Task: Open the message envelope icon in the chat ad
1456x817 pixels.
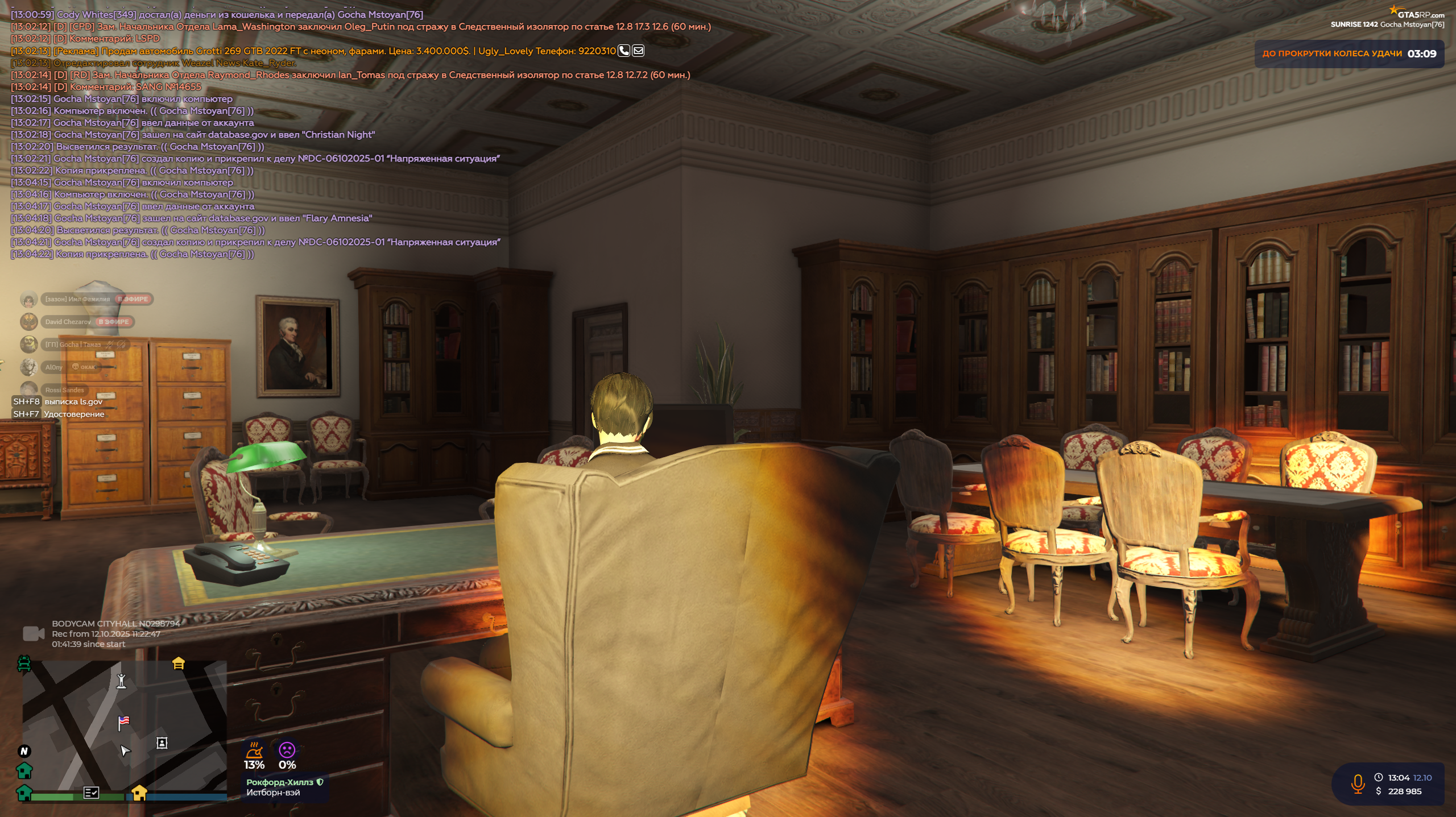Action: [x=638, y=51]
